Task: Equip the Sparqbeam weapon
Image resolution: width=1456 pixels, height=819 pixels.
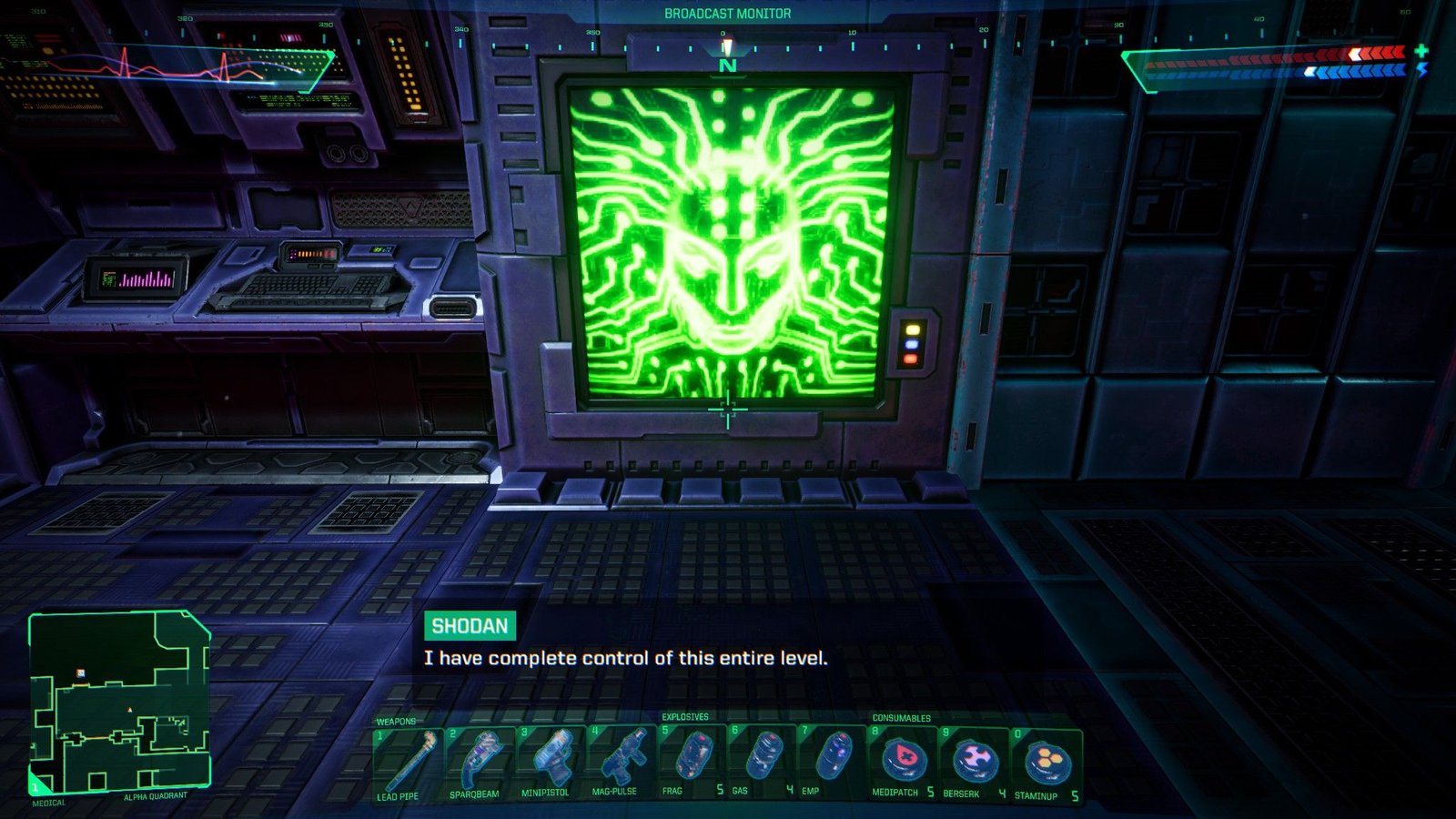Action: [477, 763]
